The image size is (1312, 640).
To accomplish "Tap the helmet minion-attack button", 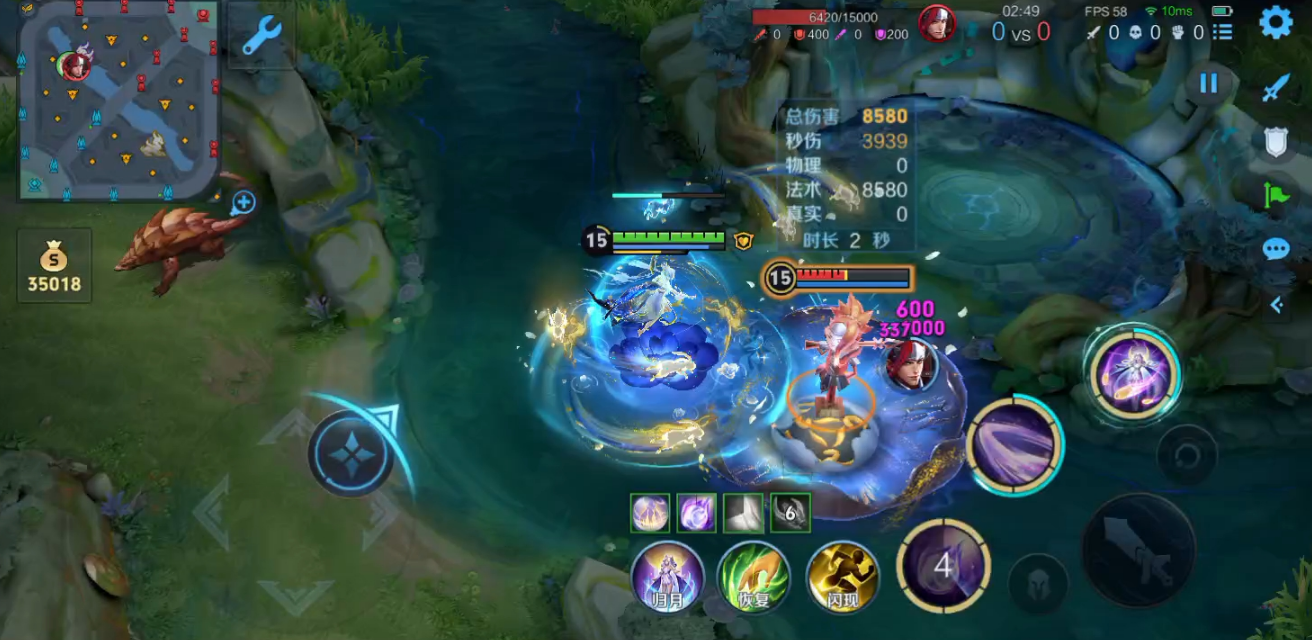I will pyautogui.click(x=1037, y=581).
